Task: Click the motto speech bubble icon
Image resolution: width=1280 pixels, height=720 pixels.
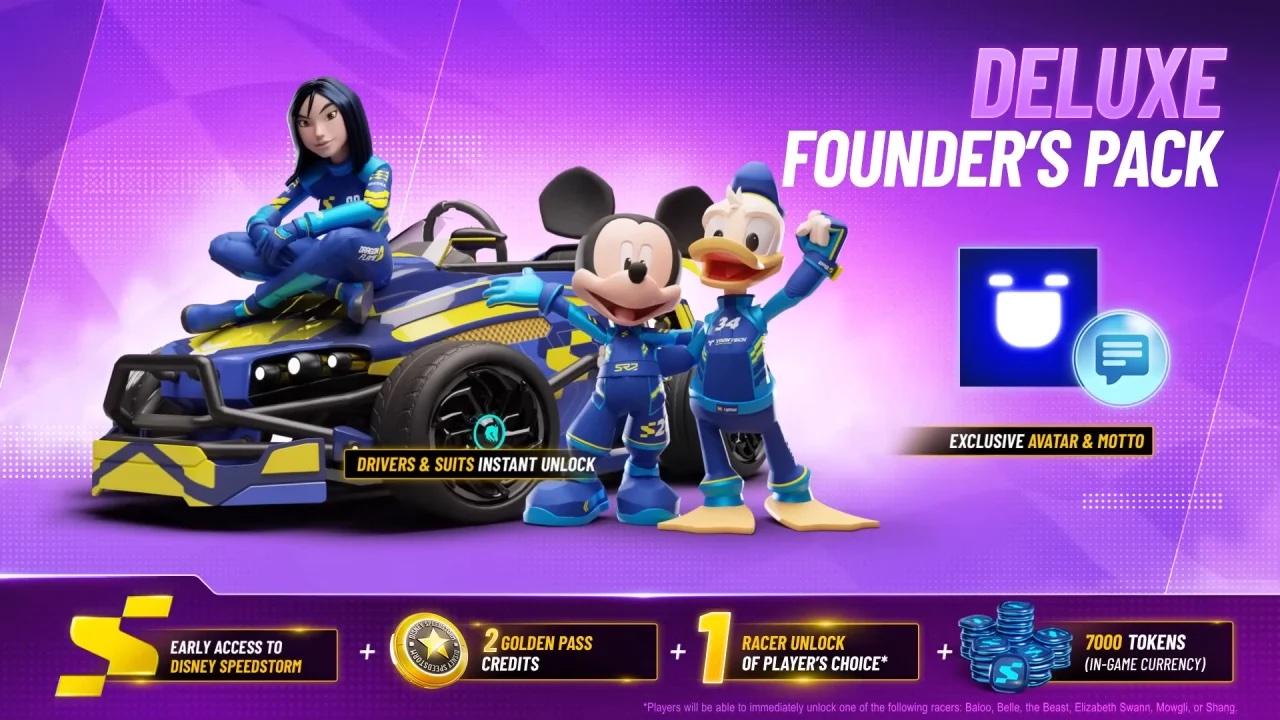Action: coord(1121,357)
